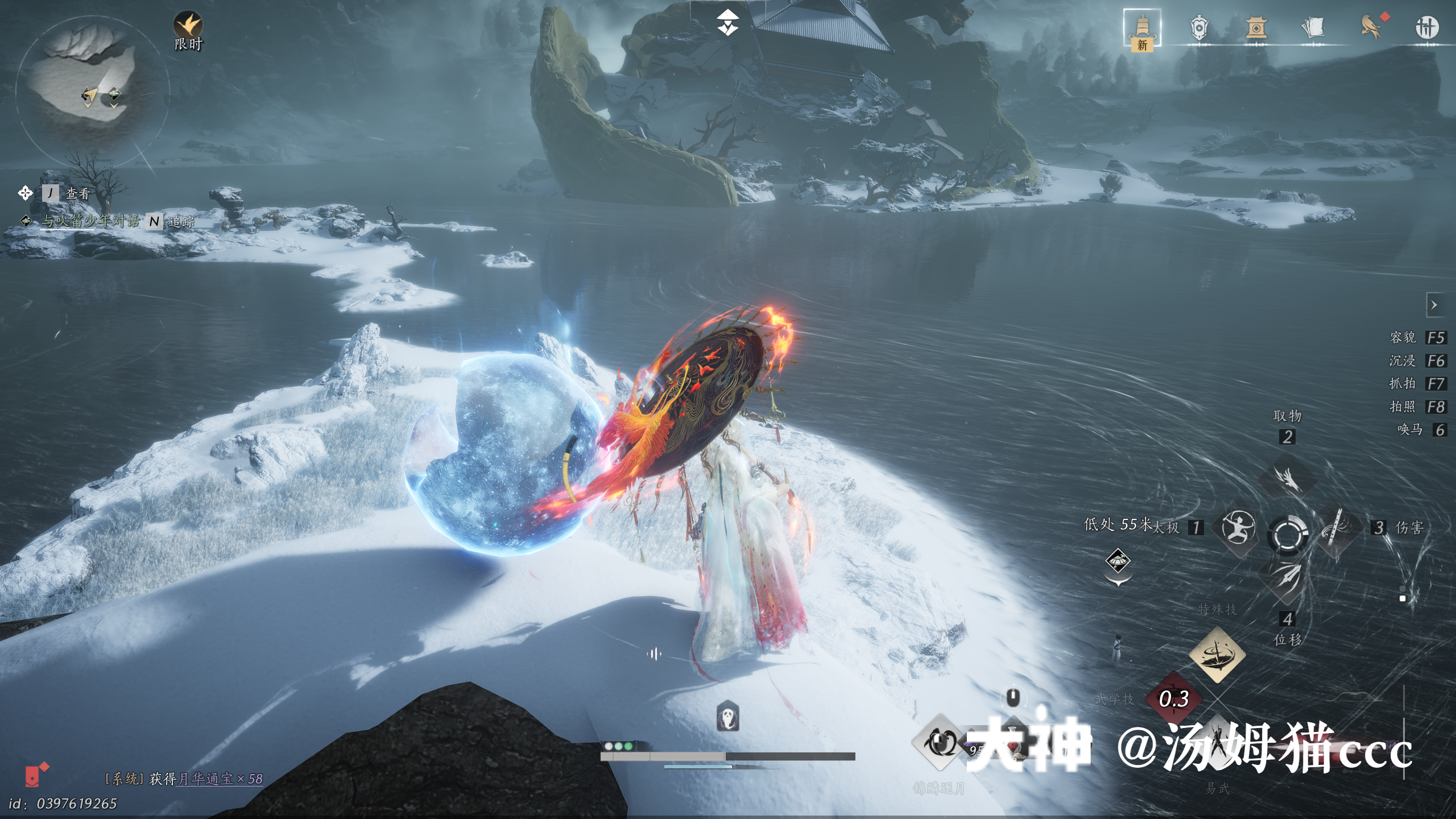1456x819 pixels.
Task: Click the ghost mask icon above stamina bar
Action: [x=727, y=716]
